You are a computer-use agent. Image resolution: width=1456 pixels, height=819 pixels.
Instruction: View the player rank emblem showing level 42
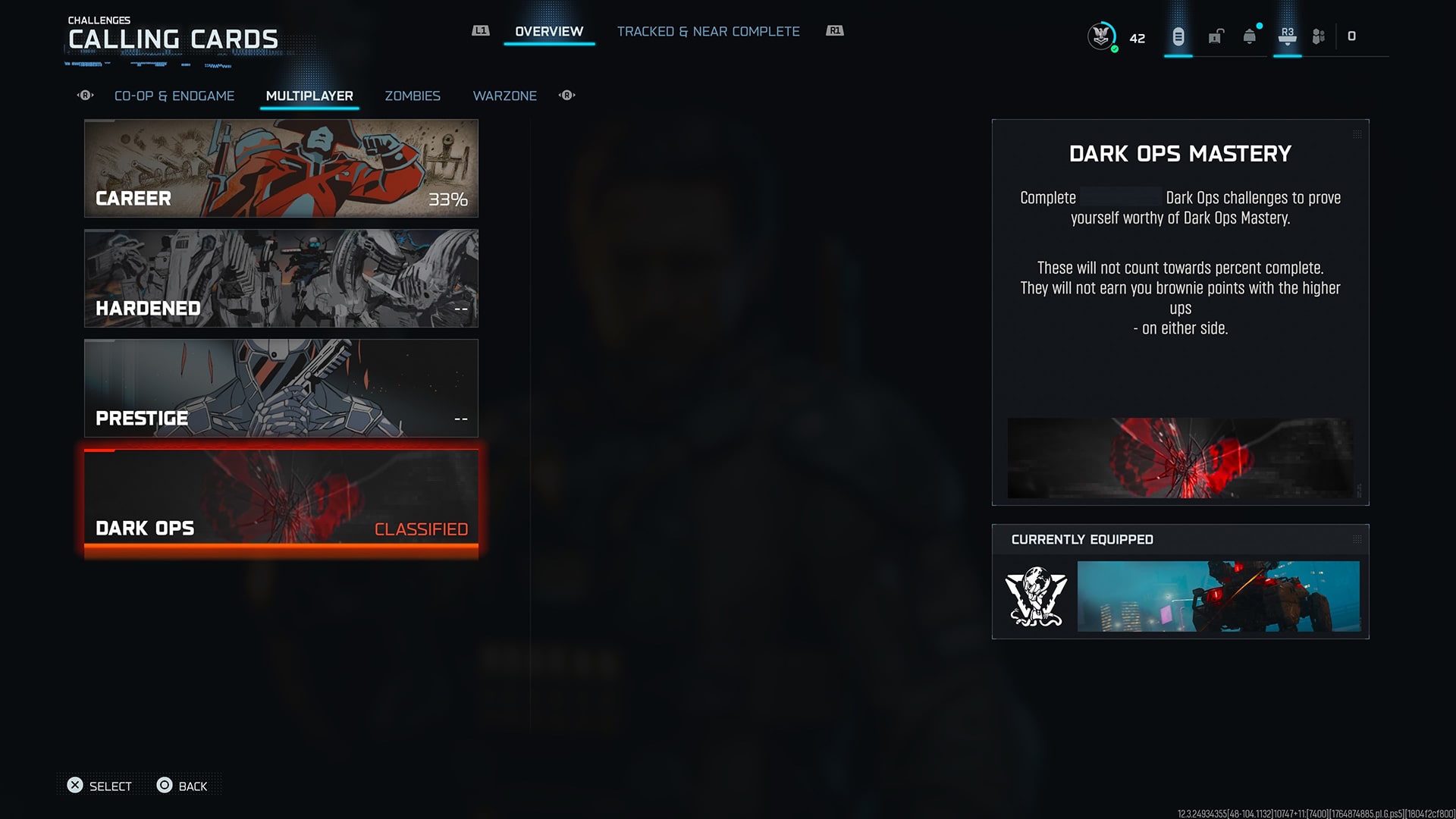coord(1100,34)
